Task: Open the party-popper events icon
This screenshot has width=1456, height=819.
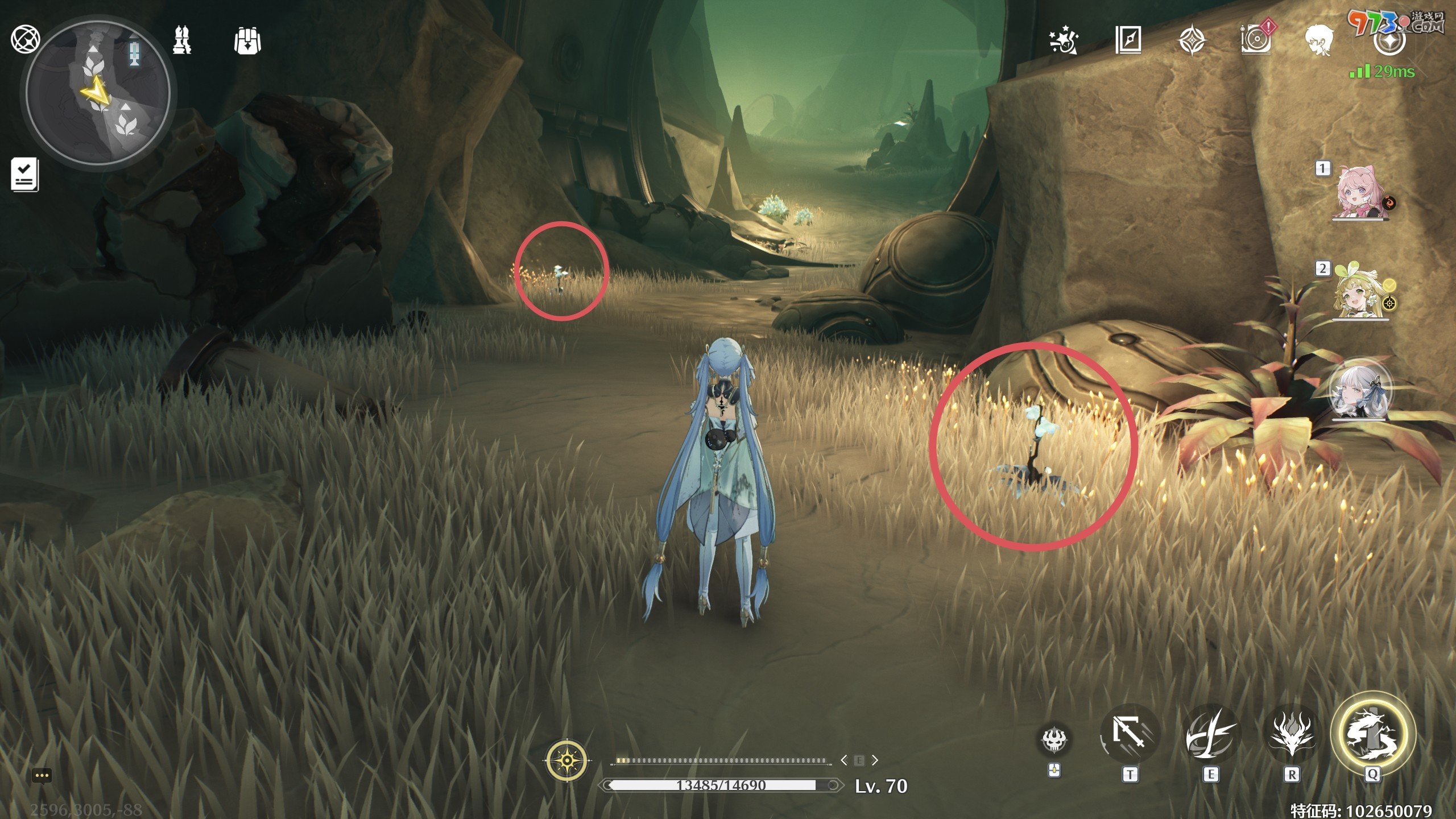Action: point(1064,41)
